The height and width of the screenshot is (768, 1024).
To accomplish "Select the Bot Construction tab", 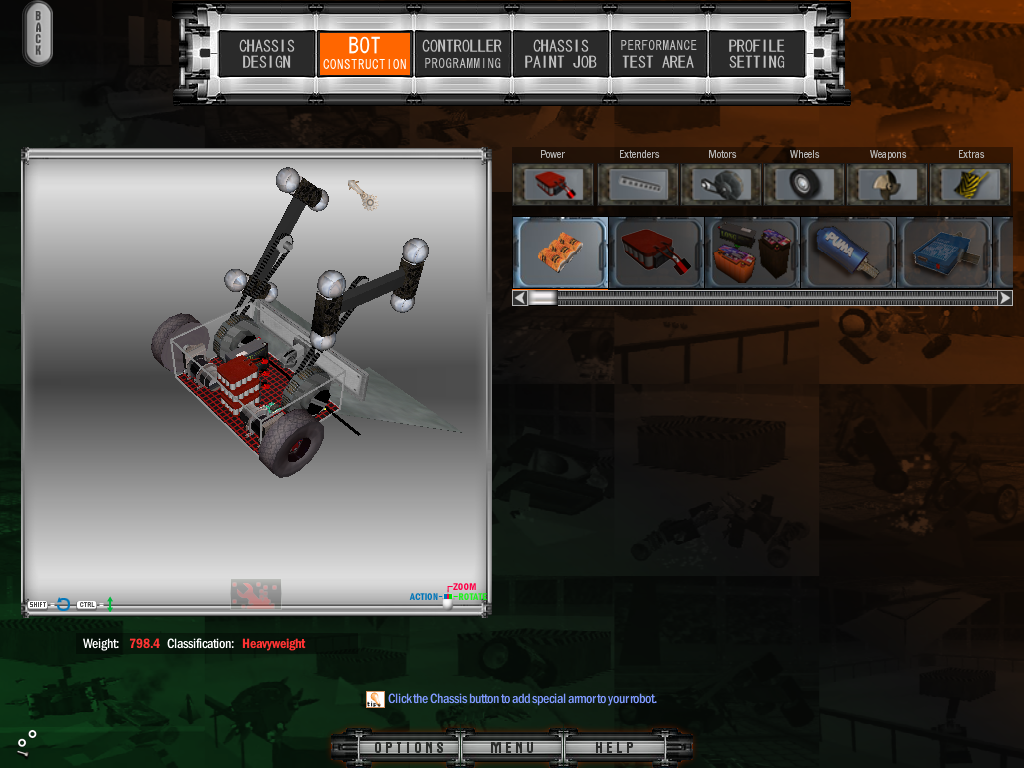I will click(364, 54).
